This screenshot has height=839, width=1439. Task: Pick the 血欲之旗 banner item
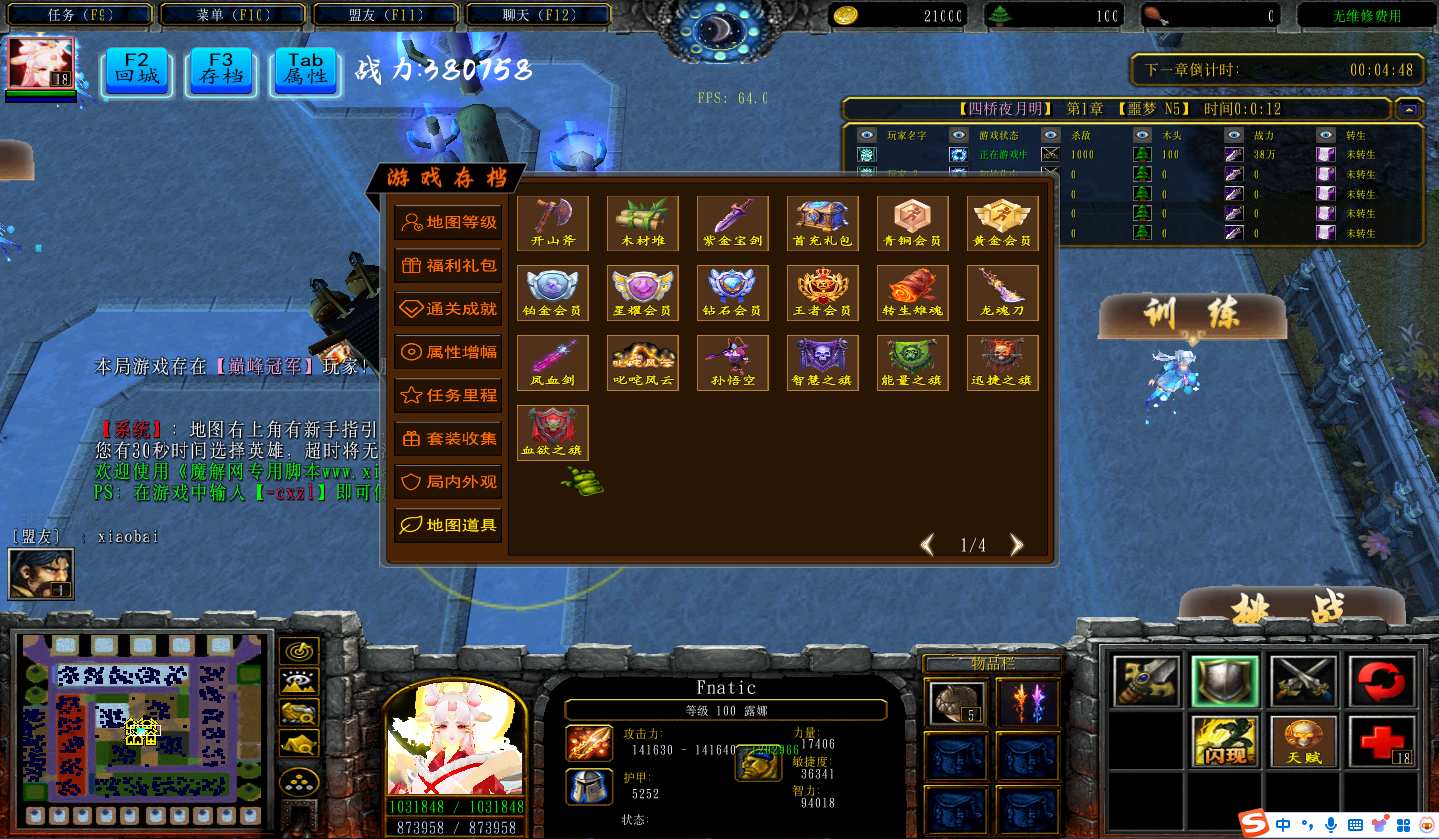pos(553,432)
